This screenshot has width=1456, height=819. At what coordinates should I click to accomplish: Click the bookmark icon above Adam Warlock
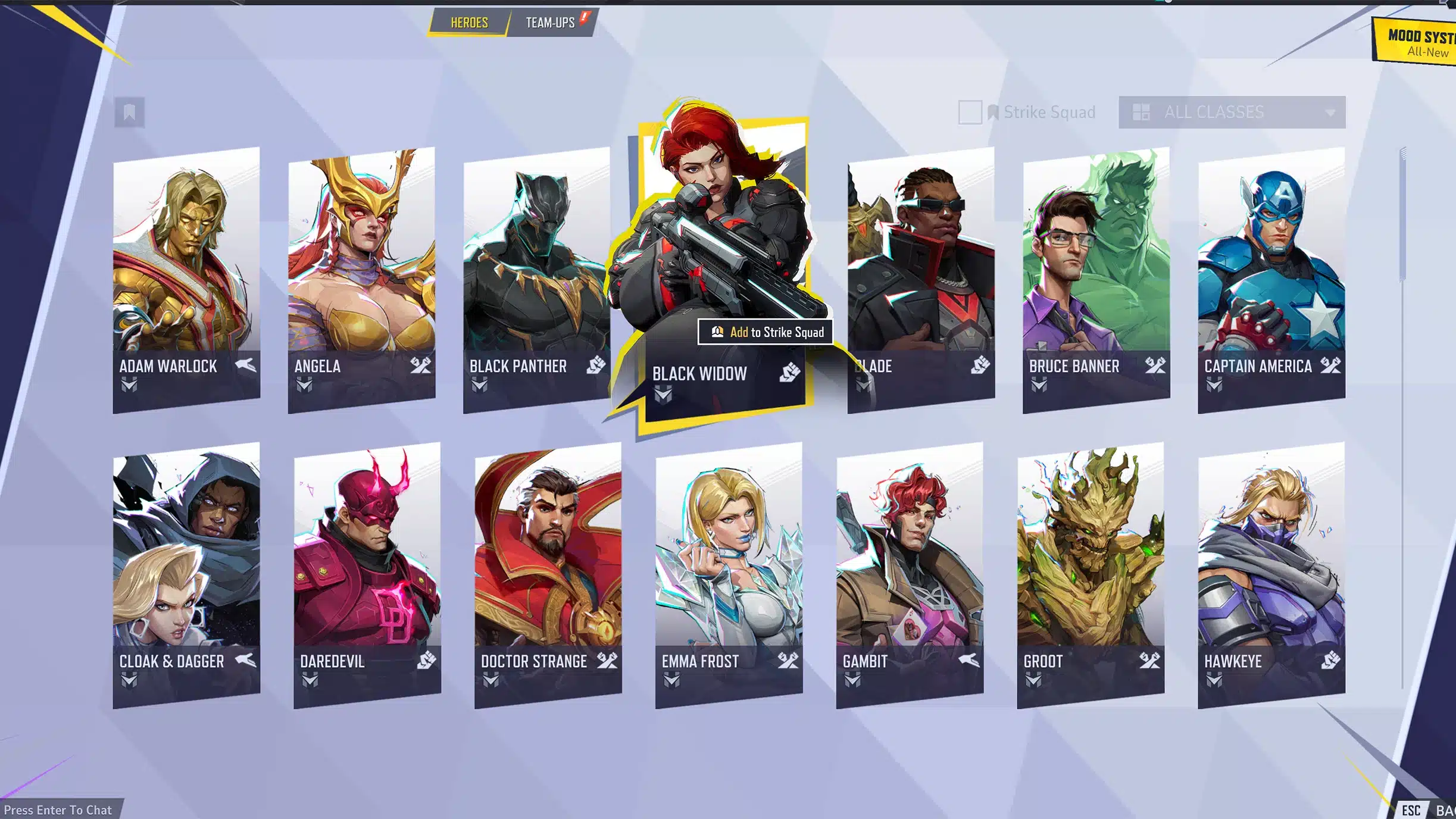coord(129,112)
